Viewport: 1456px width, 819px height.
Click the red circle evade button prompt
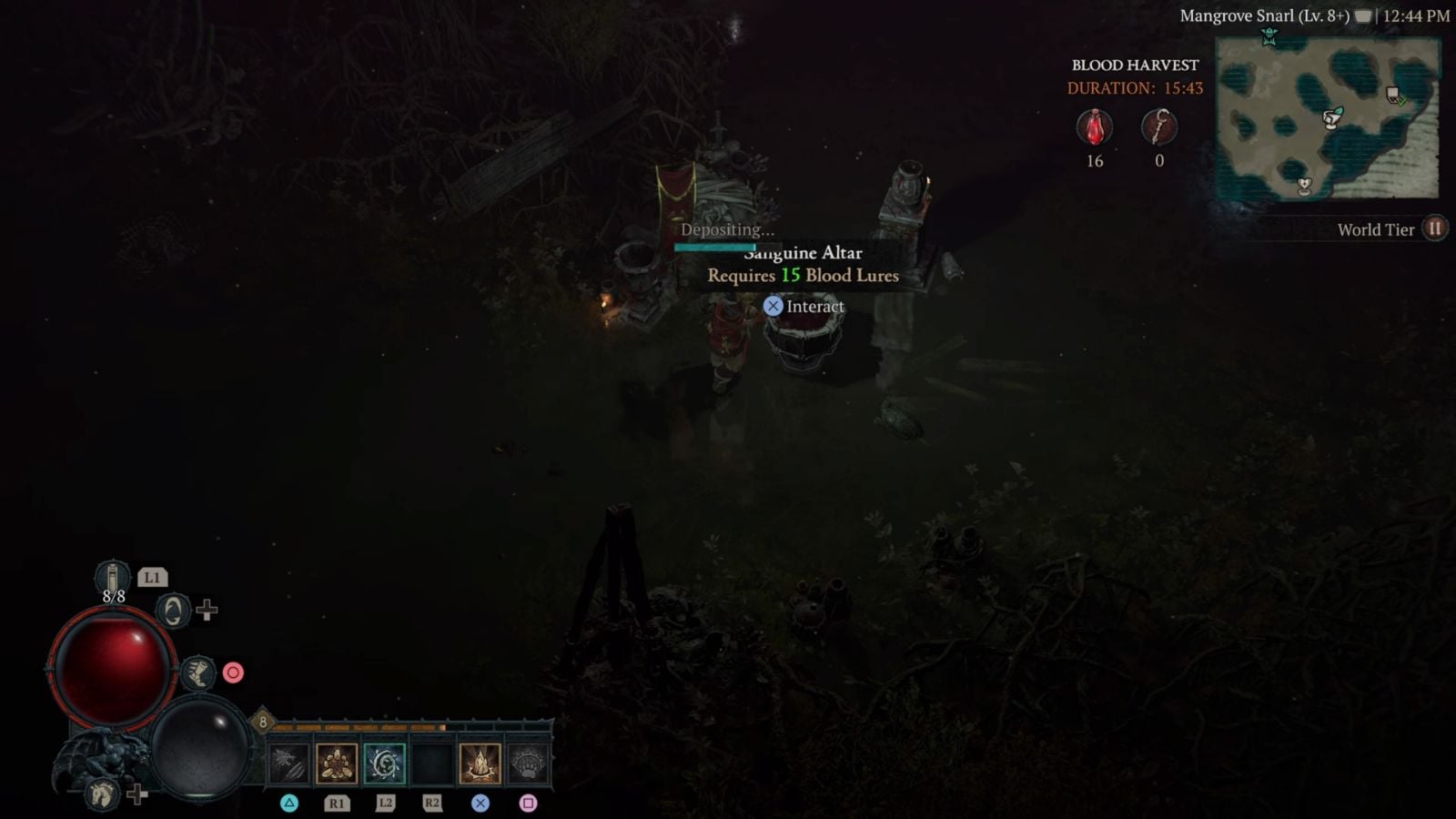235,672
